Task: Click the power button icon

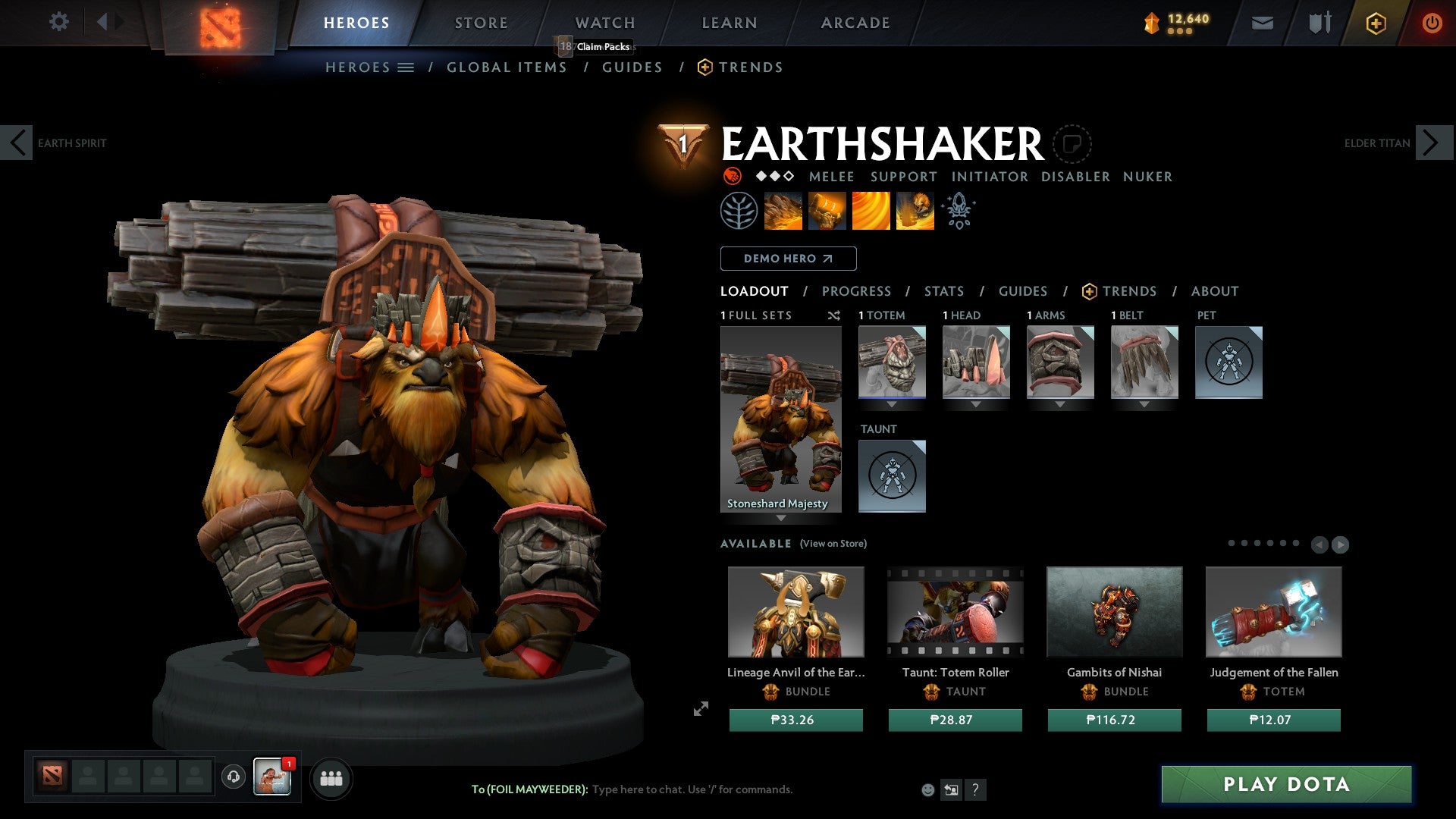Action: [x=1433, y=23]
